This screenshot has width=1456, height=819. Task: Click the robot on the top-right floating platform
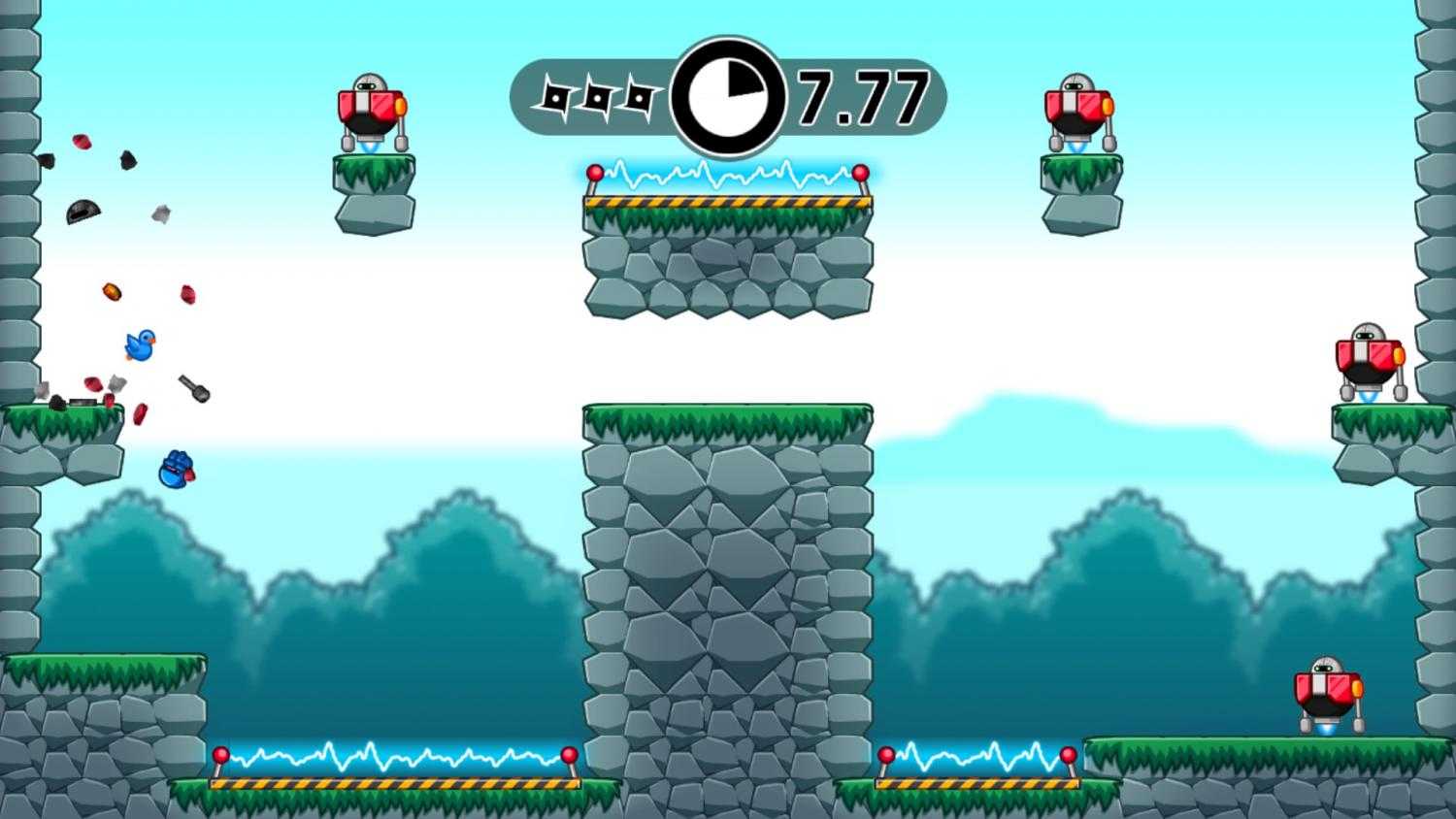click(1077, 109)
